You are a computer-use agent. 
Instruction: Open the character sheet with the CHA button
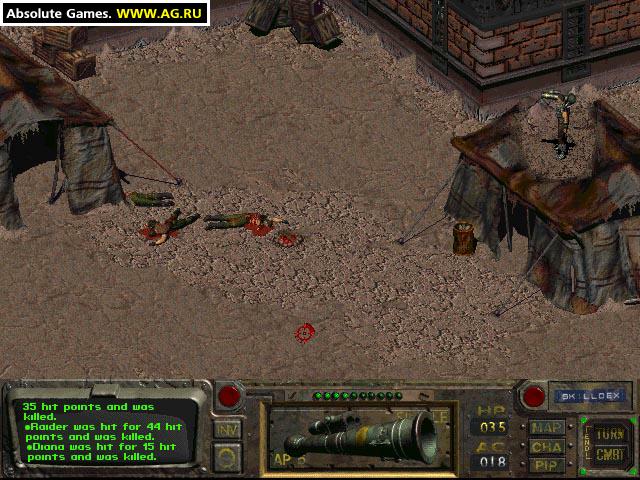point(547,446)
